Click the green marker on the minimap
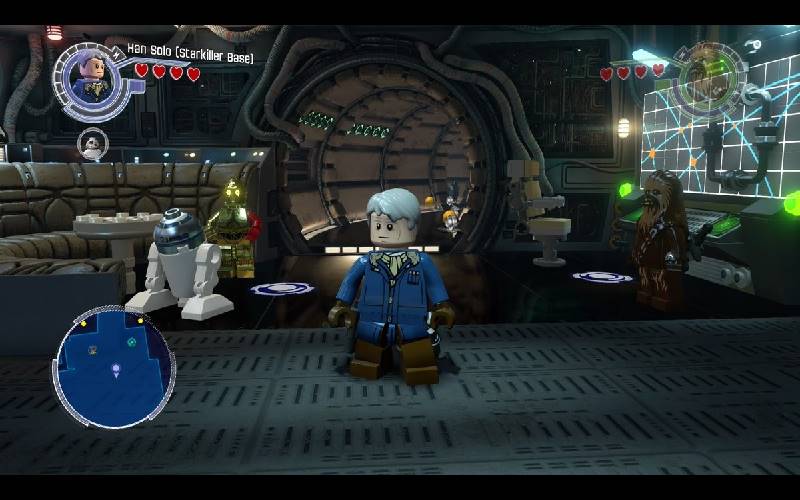 (x=131, y=342)
